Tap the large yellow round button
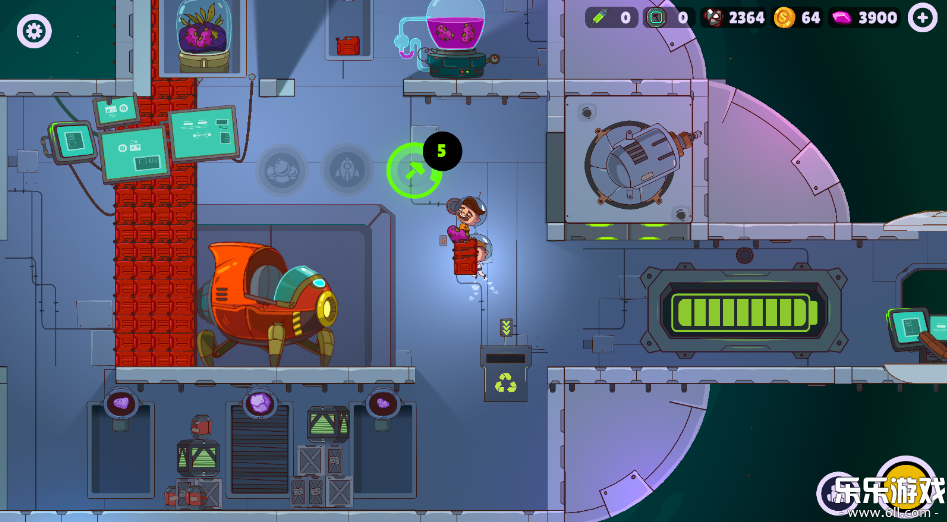947x522 pixels. pyautogui.click(x=905, y=486)
